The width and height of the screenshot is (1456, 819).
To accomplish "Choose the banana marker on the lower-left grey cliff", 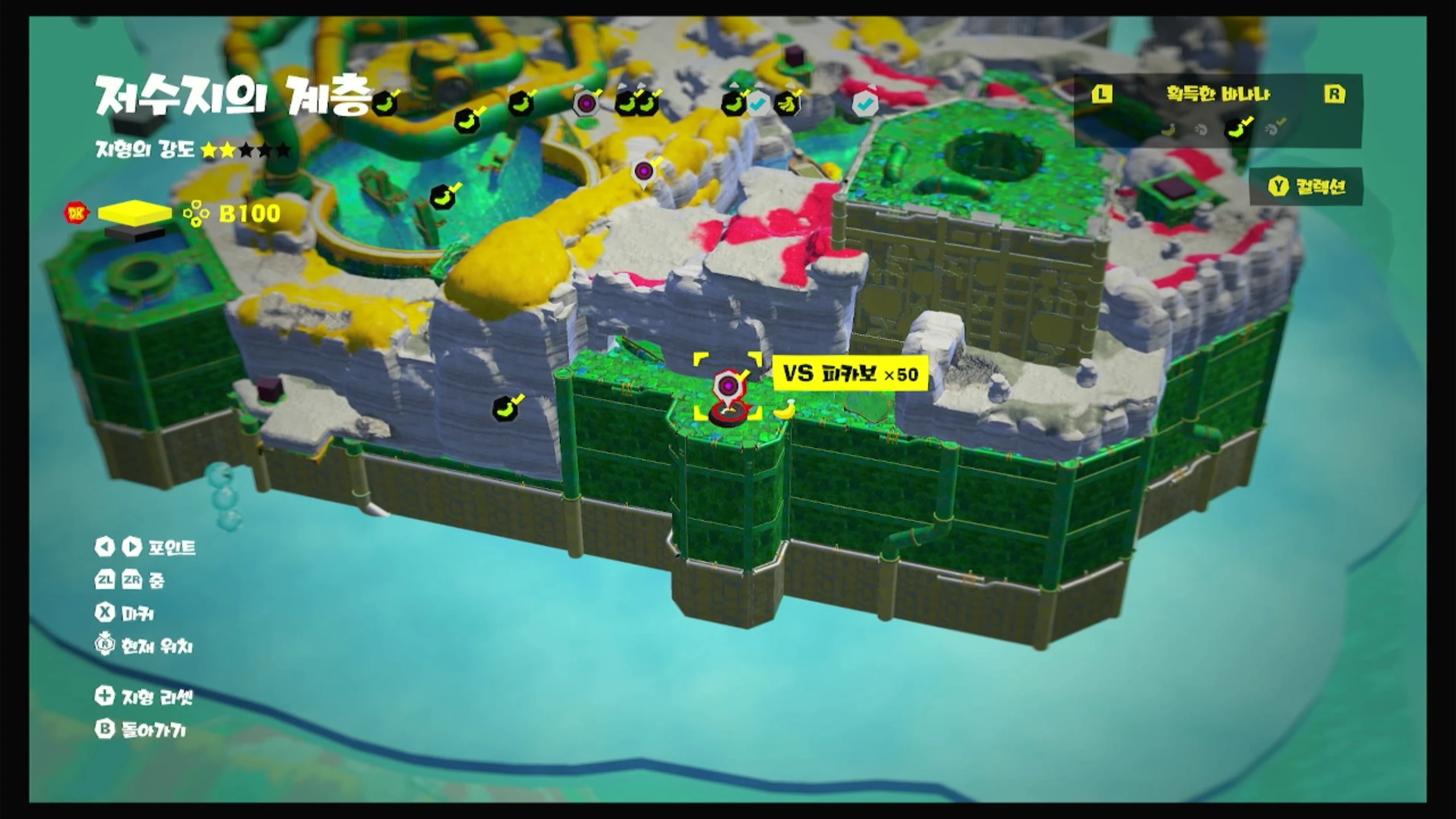I will tap(505, 408).
